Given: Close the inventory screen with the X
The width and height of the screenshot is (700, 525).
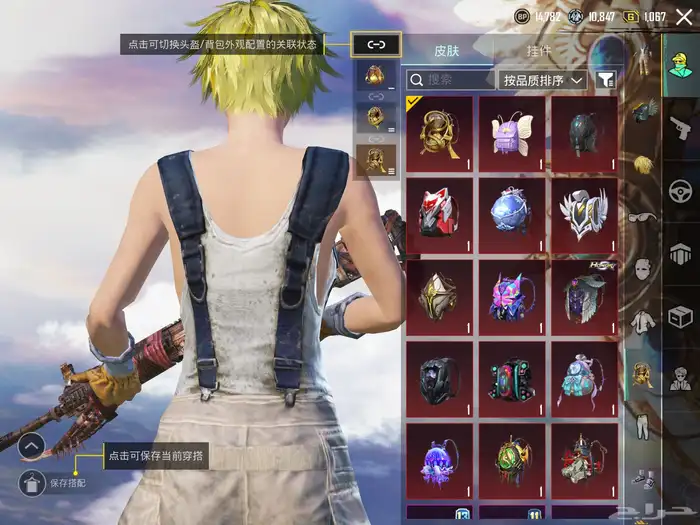Looking at the screenshot, I should coord(684,17).
